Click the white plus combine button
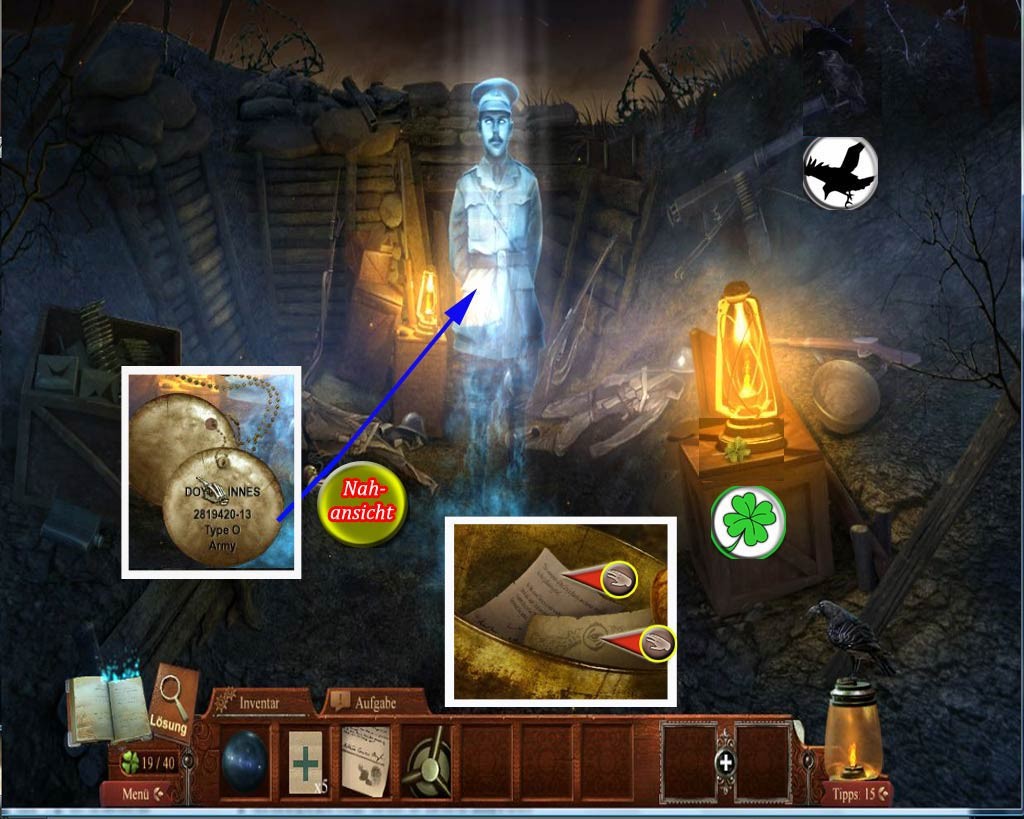 (x=726, y=762)
